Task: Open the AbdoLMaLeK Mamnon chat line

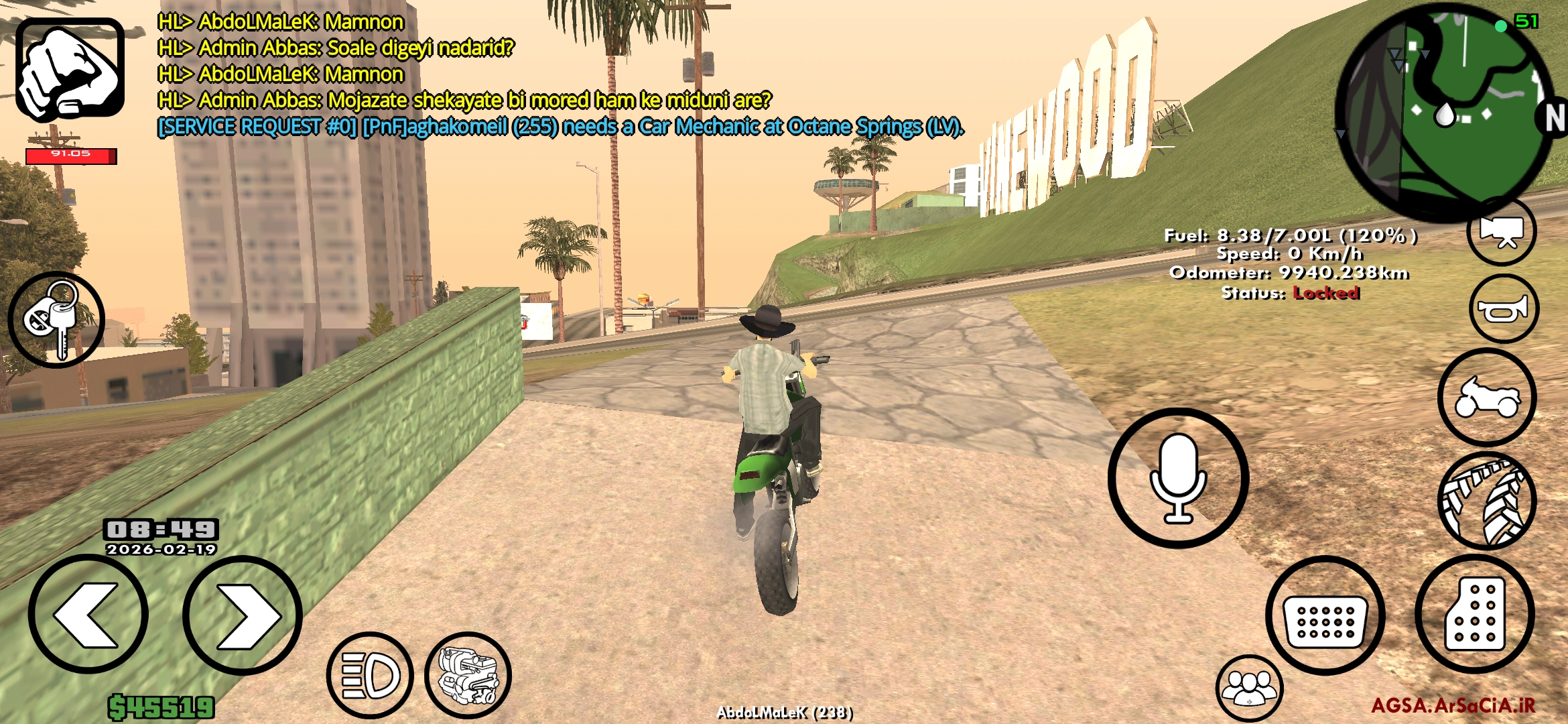Action: [x=280, y=22]
